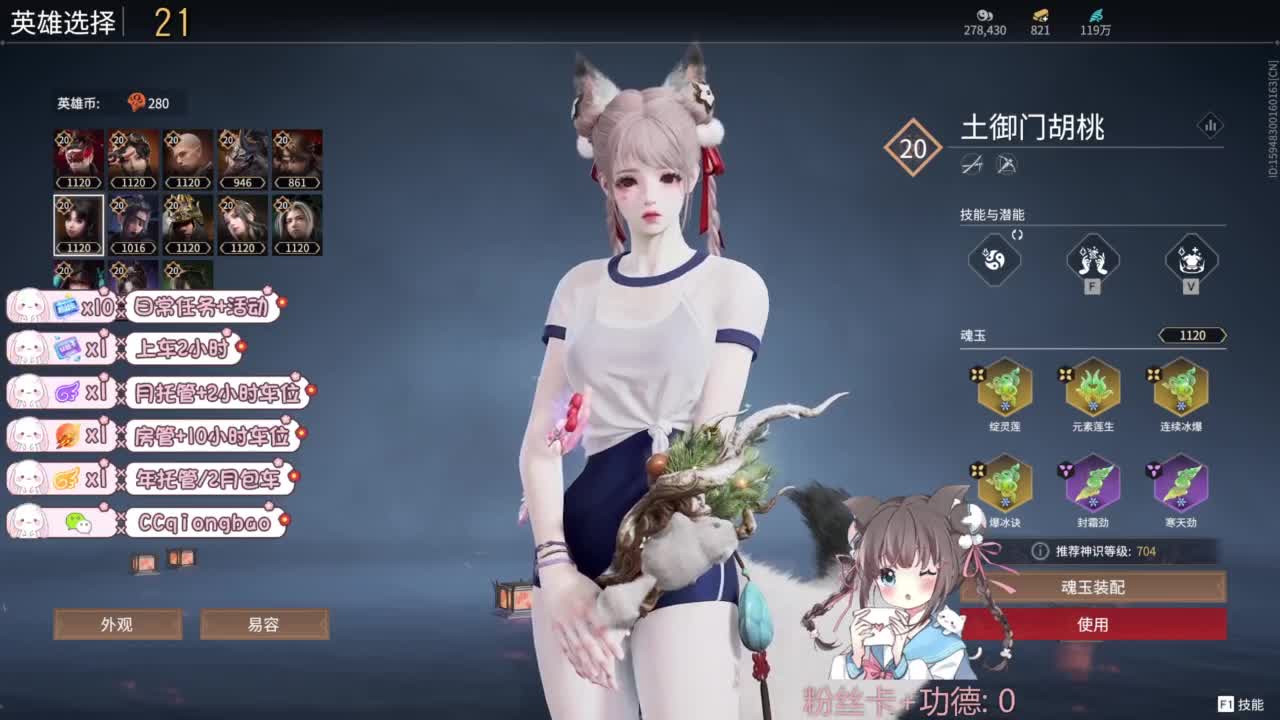Click the right arrow on the 魂玉 1120 counter
Viewport: 1280px width, 720px height.
(x=1225, y=334)
